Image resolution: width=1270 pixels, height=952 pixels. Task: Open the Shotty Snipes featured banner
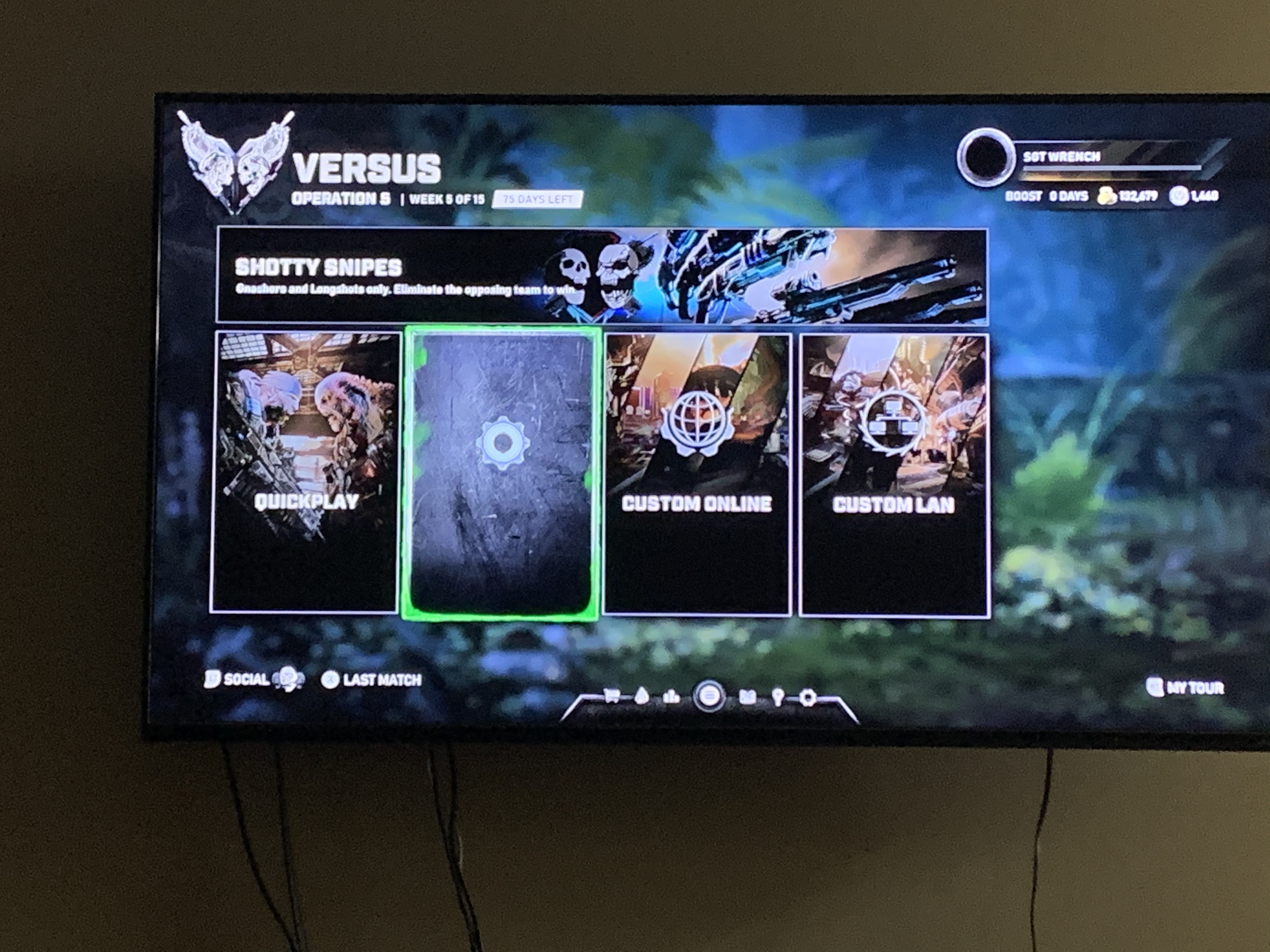click(x=601, y=276)
